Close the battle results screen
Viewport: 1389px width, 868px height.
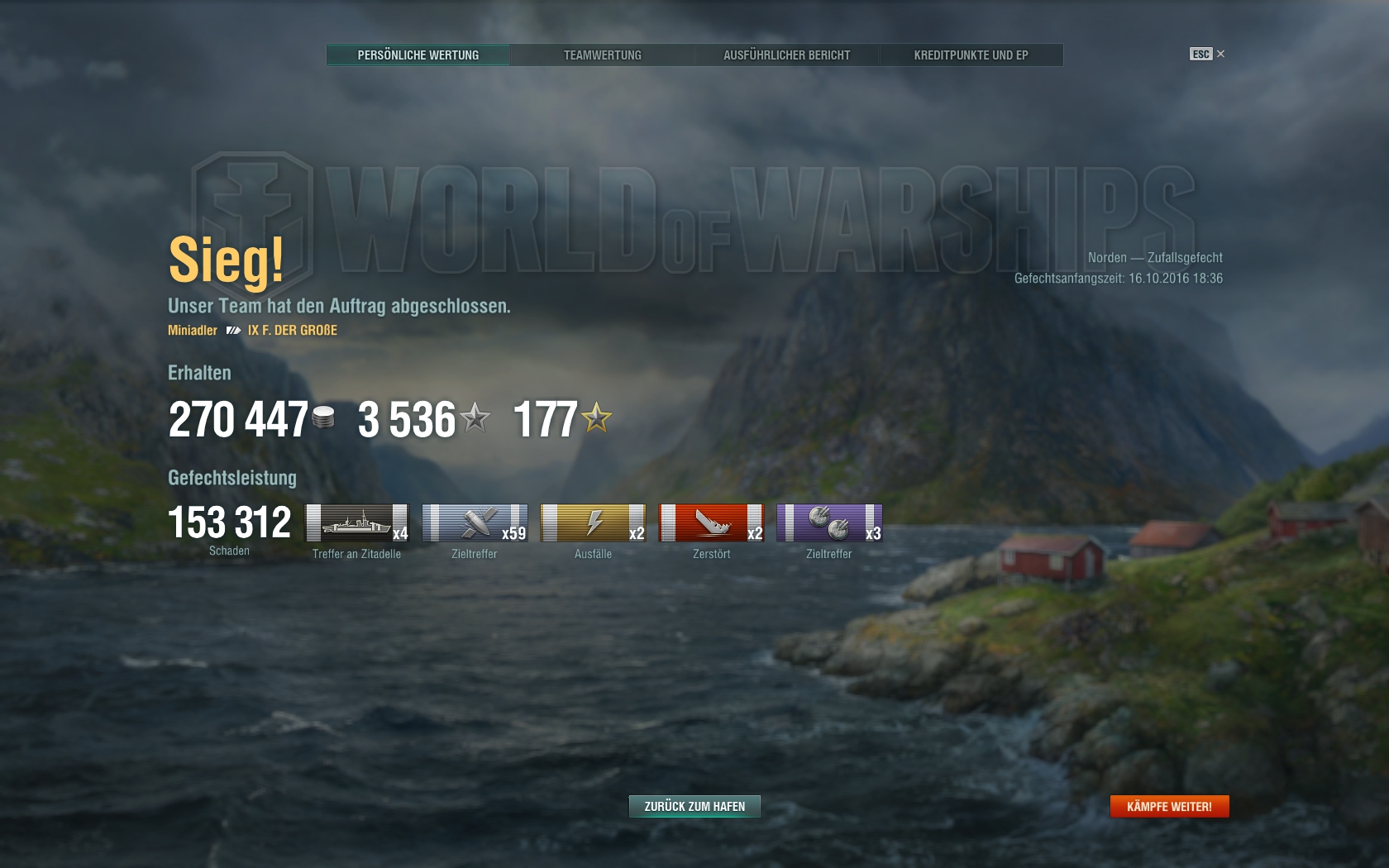pyautogui.click(x=1220, y=54)
